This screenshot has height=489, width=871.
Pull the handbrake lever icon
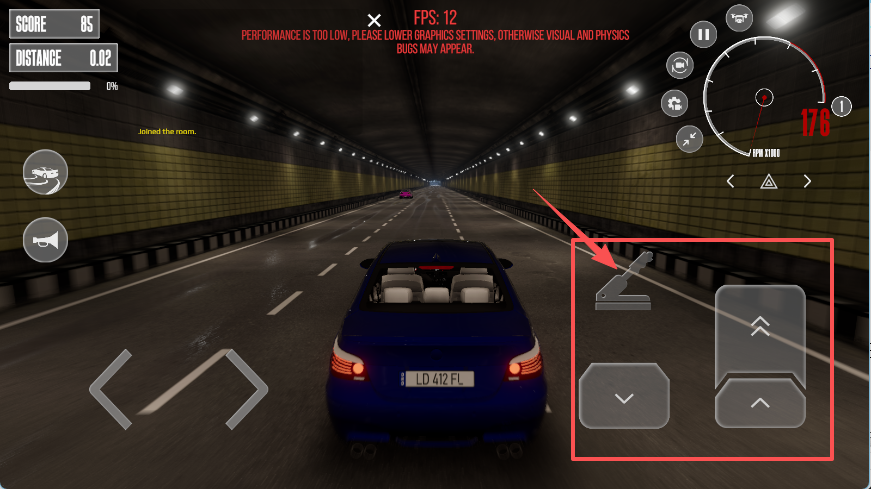623,282
